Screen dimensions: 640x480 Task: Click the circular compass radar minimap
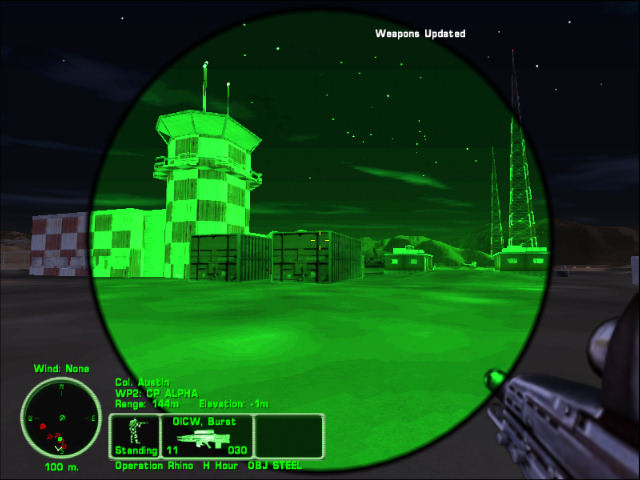(58, 417)
